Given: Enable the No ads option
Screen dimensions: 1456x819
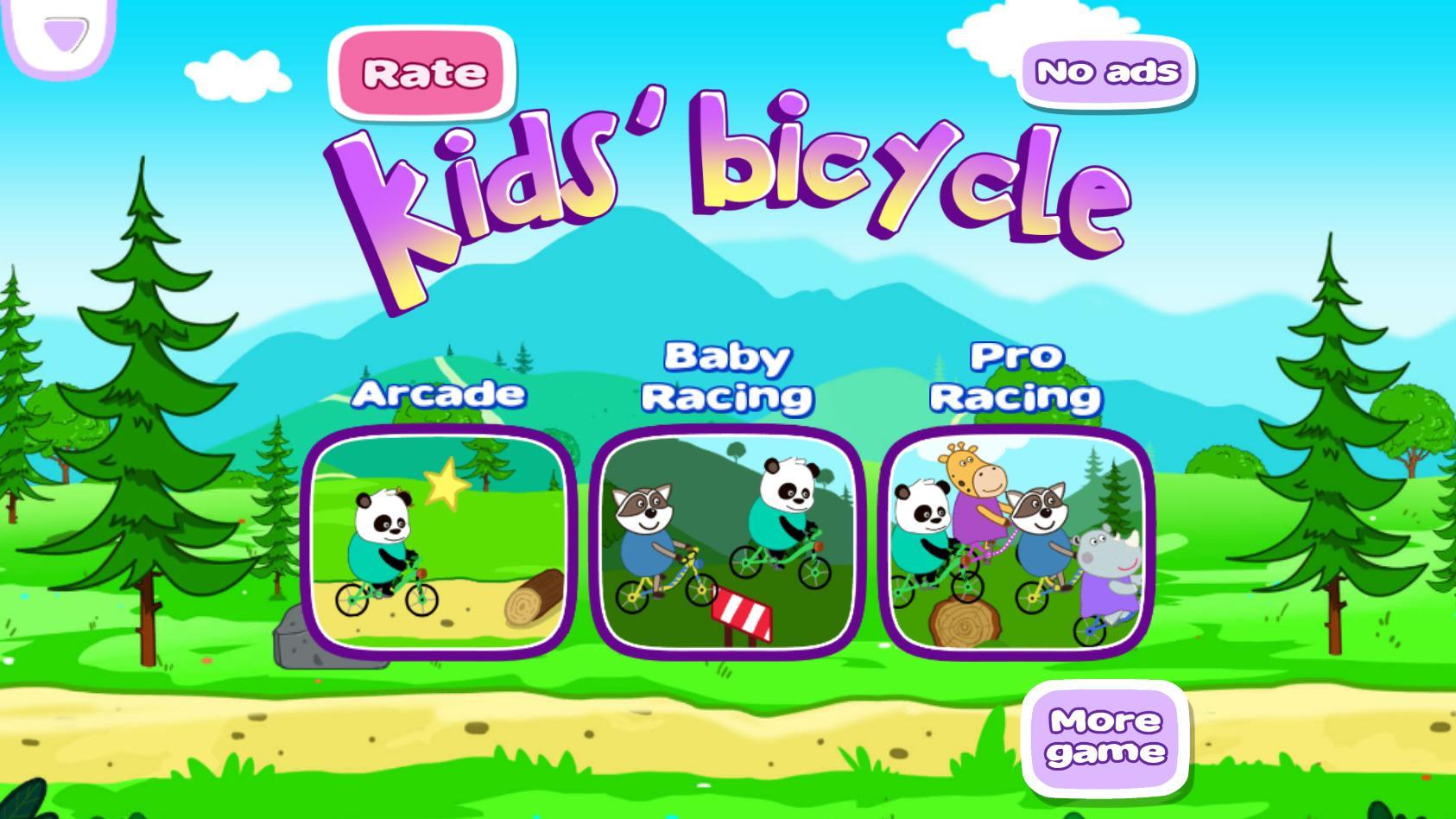Looking at the screenshot, I should tap(1105, 73).
